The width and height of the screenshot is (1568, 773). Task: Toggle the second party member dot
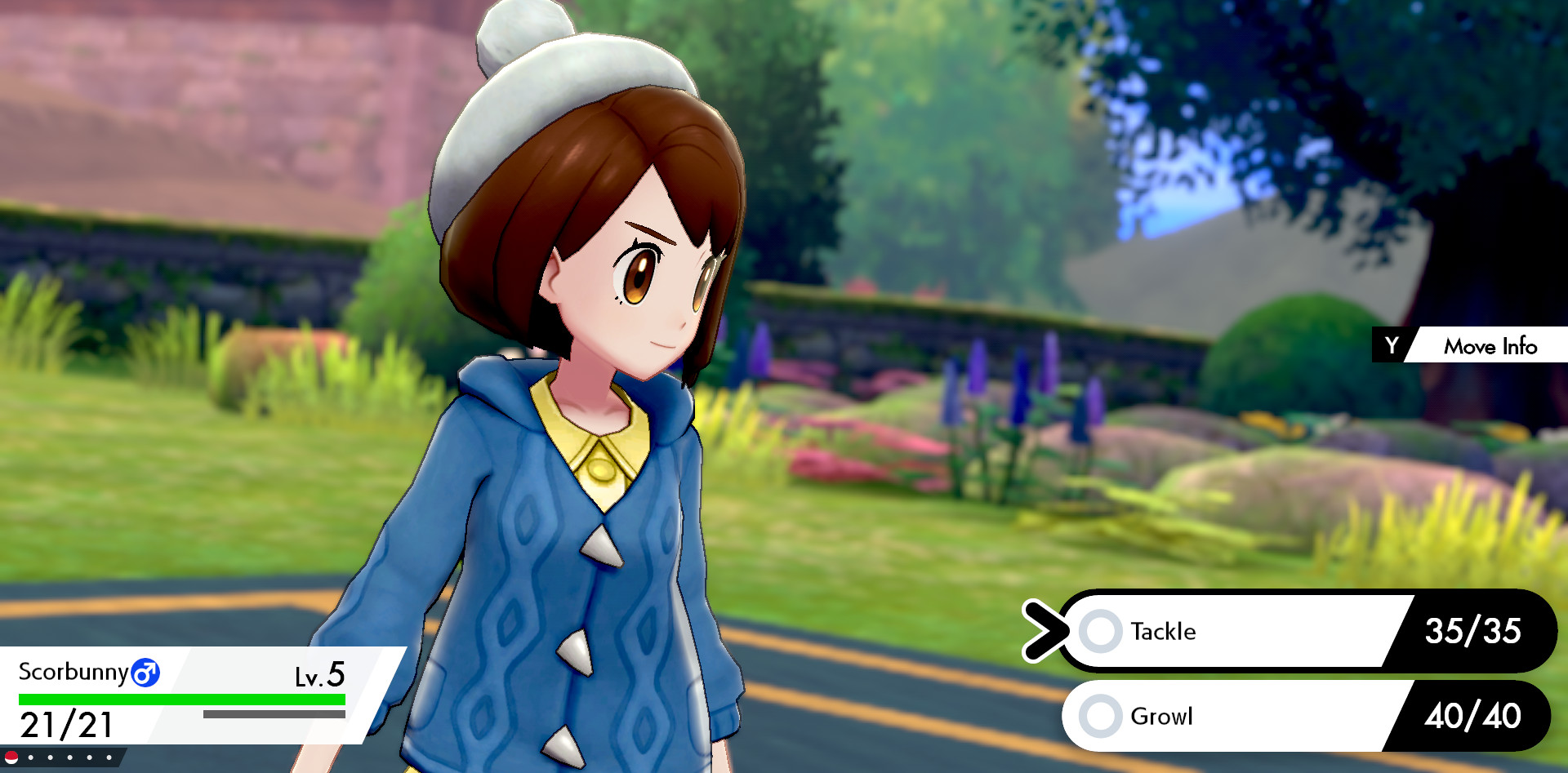(x=51, y=757)
